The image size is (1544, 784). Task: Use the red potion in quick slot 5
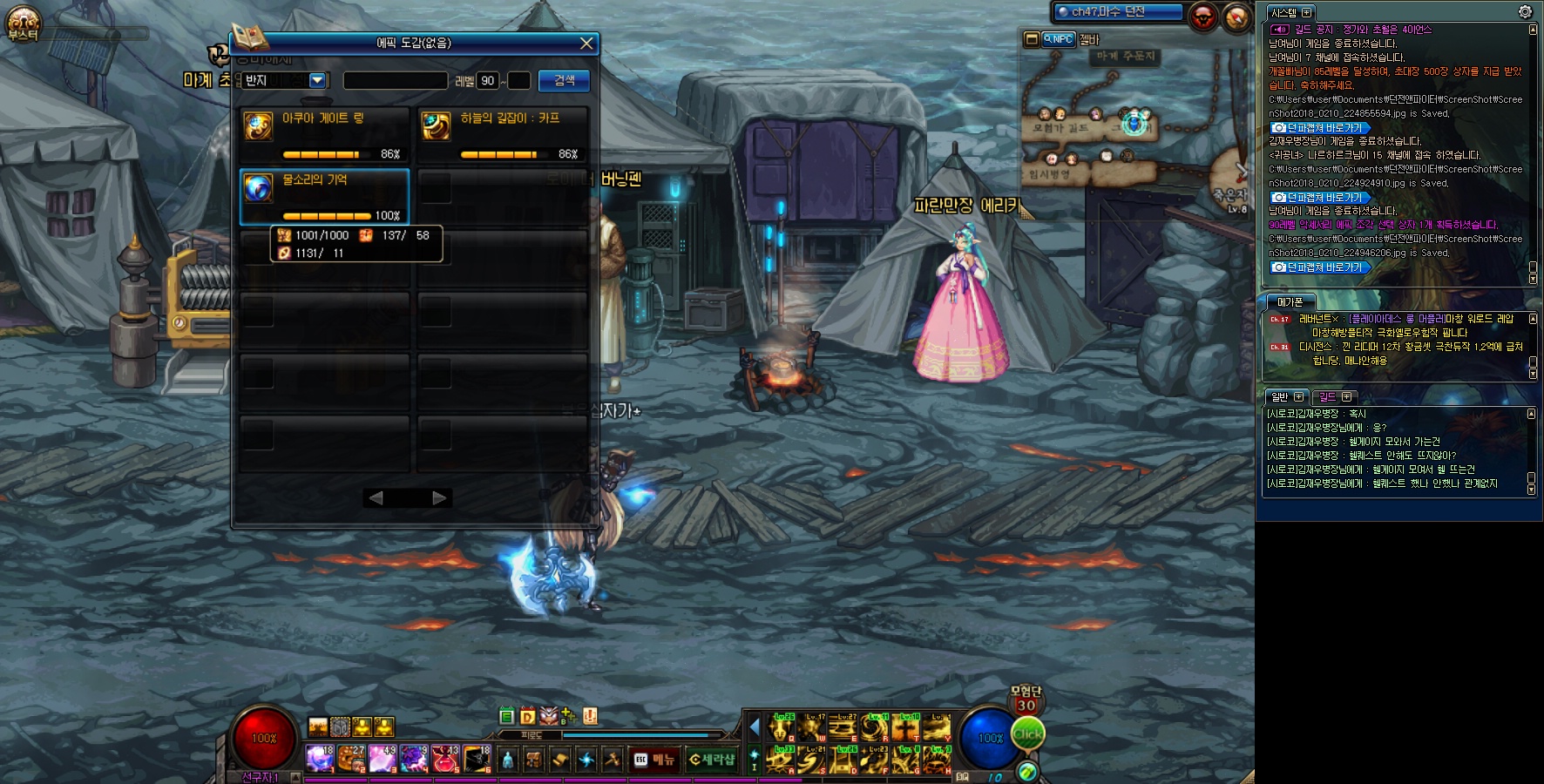point(445,759)
